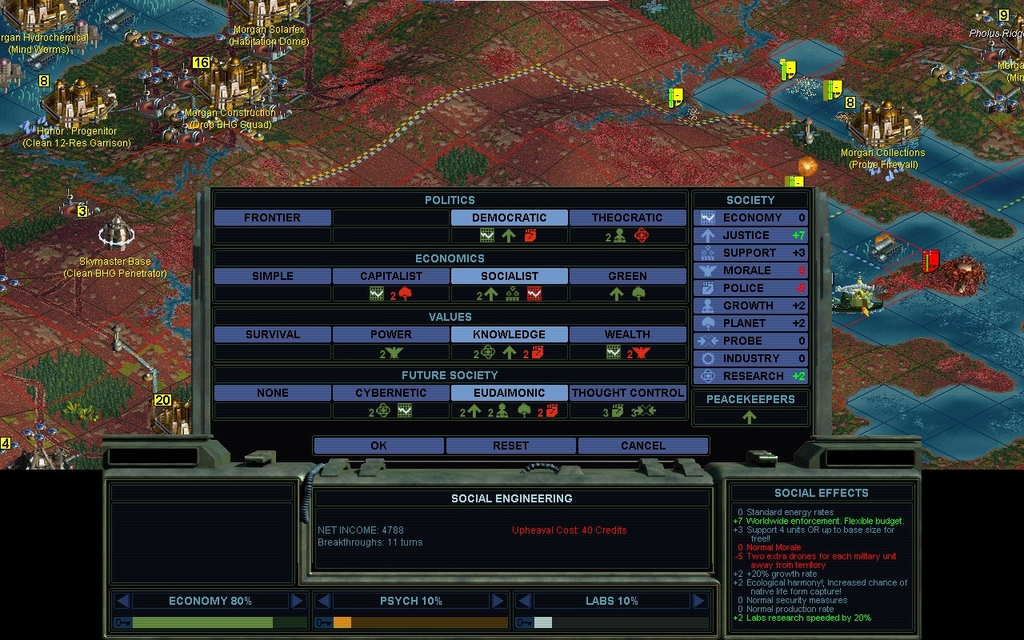
Task: Select Frontier politics
Action: click(x=272, y=217)
